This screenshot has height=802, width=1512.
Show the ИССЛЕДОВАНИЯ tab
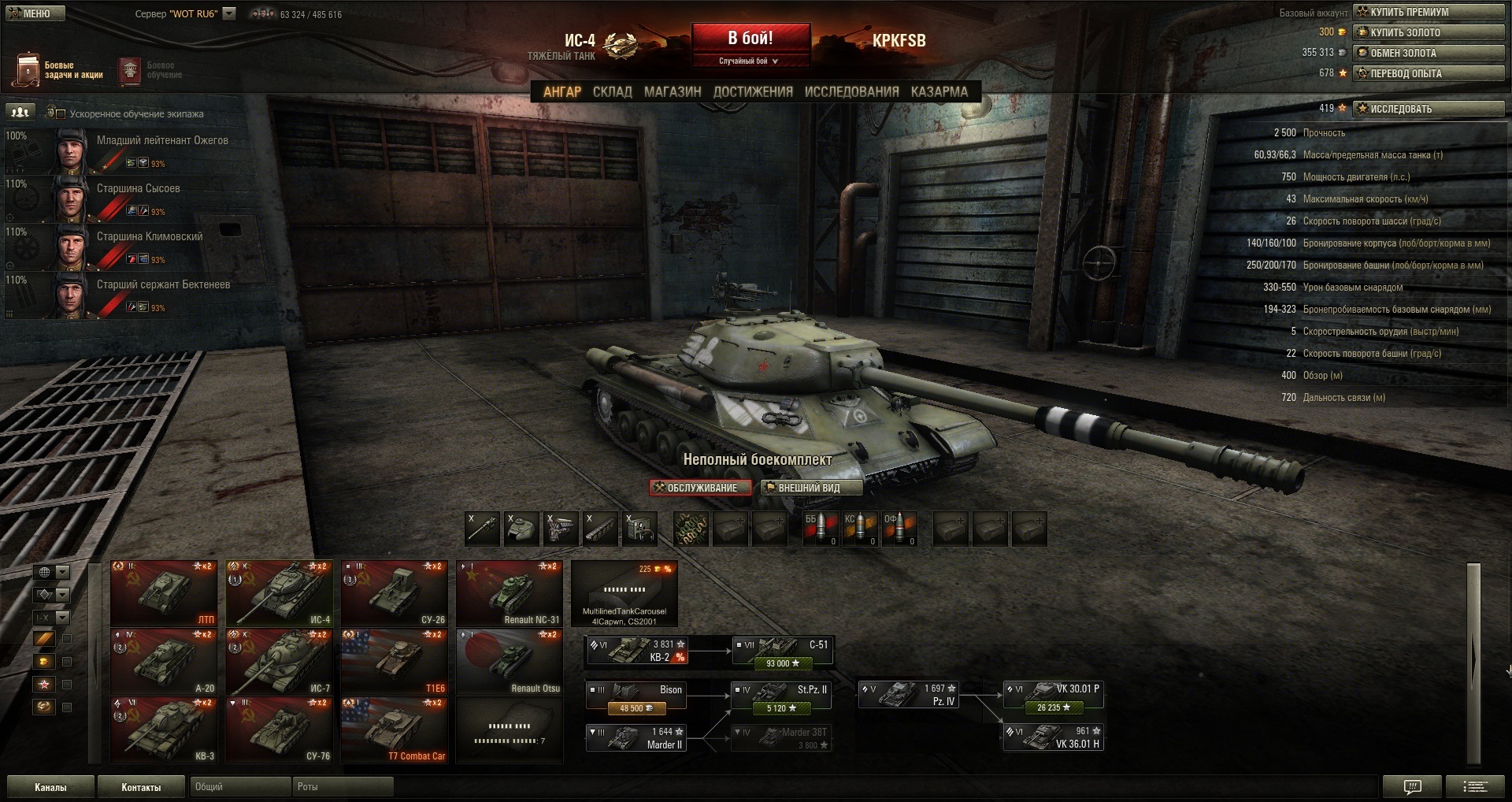click(x=851, y=91)
